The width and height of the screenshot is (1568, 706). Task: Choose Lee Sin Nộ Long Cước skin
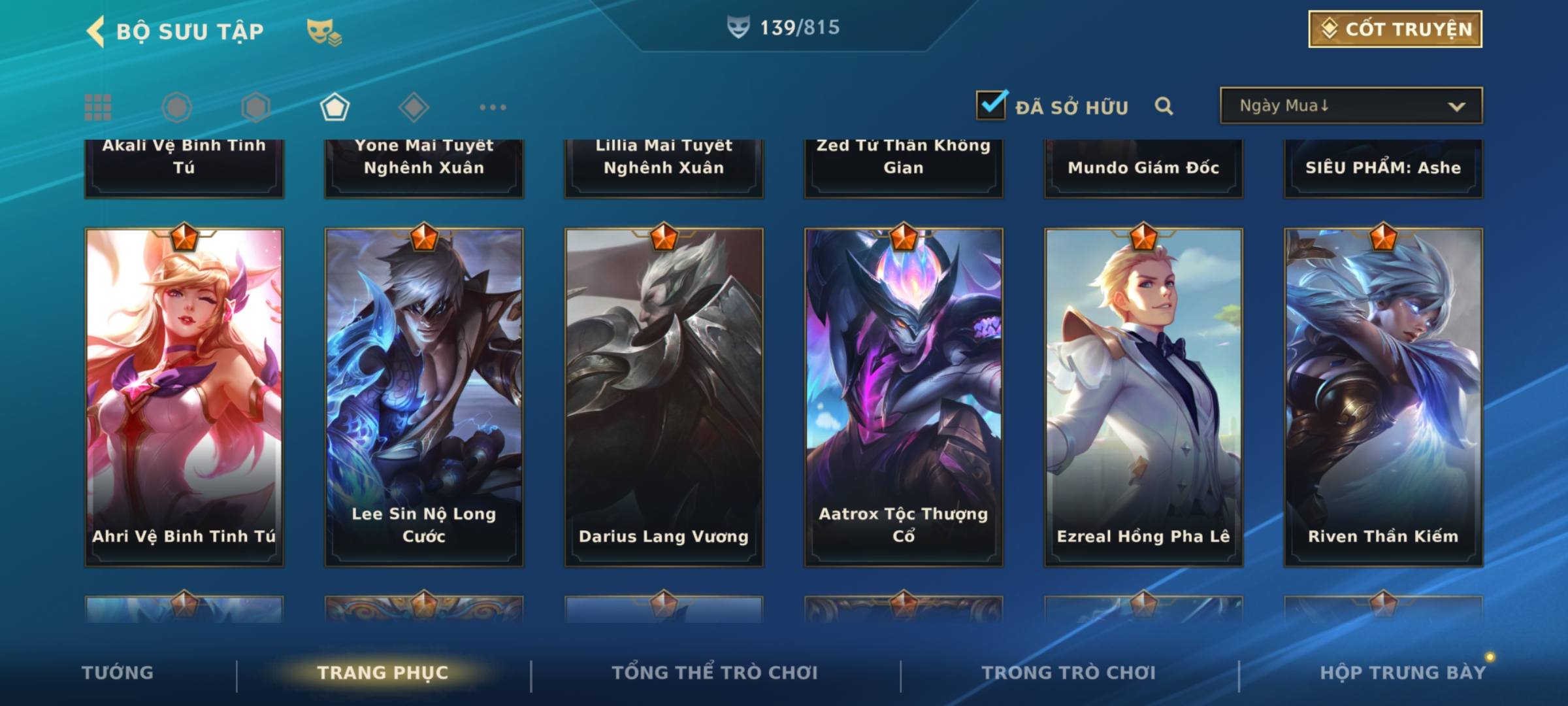click(x=424, y=396)
